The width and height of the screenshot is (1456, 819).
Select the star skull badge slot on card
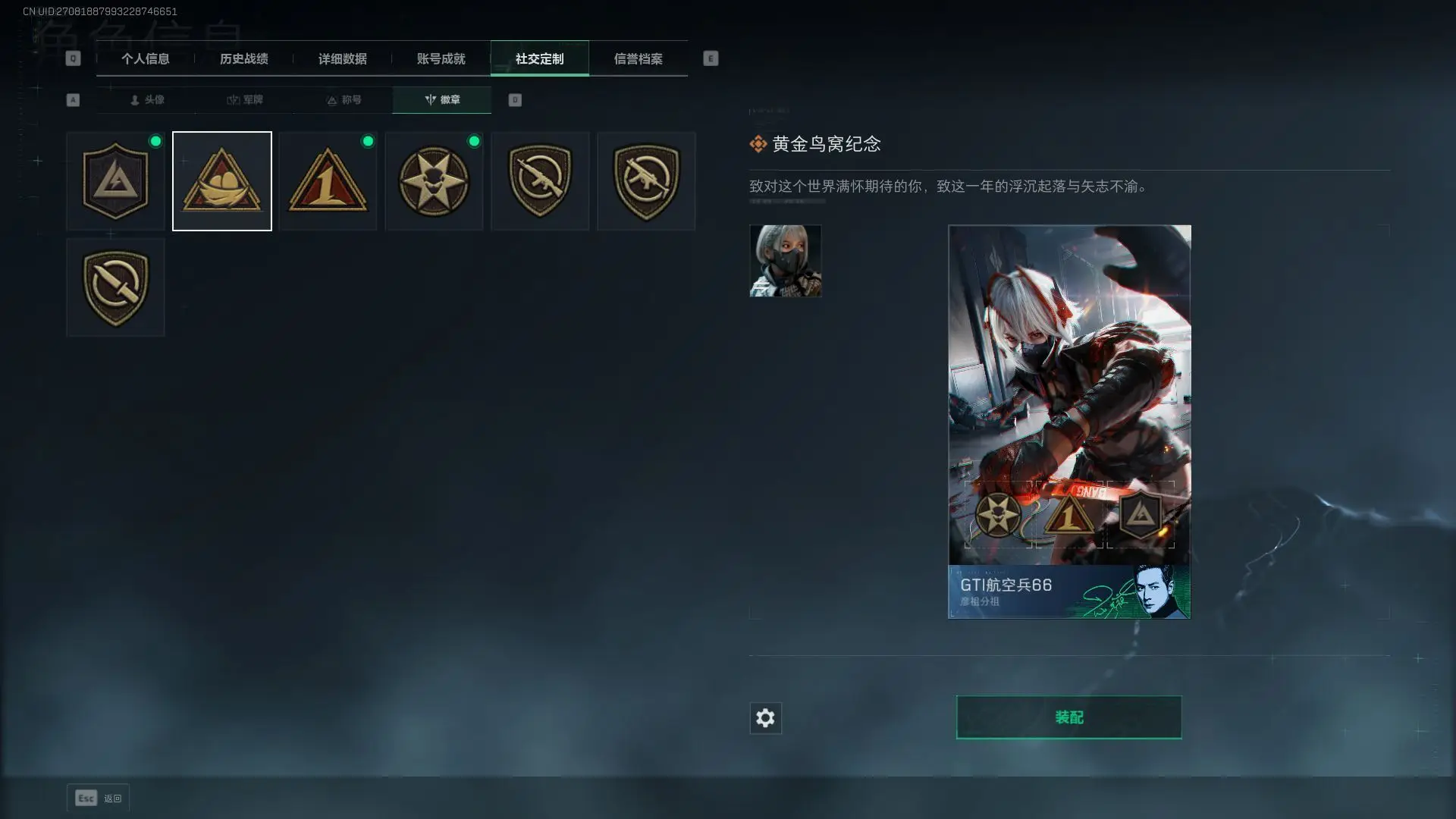tap(997, 515)
